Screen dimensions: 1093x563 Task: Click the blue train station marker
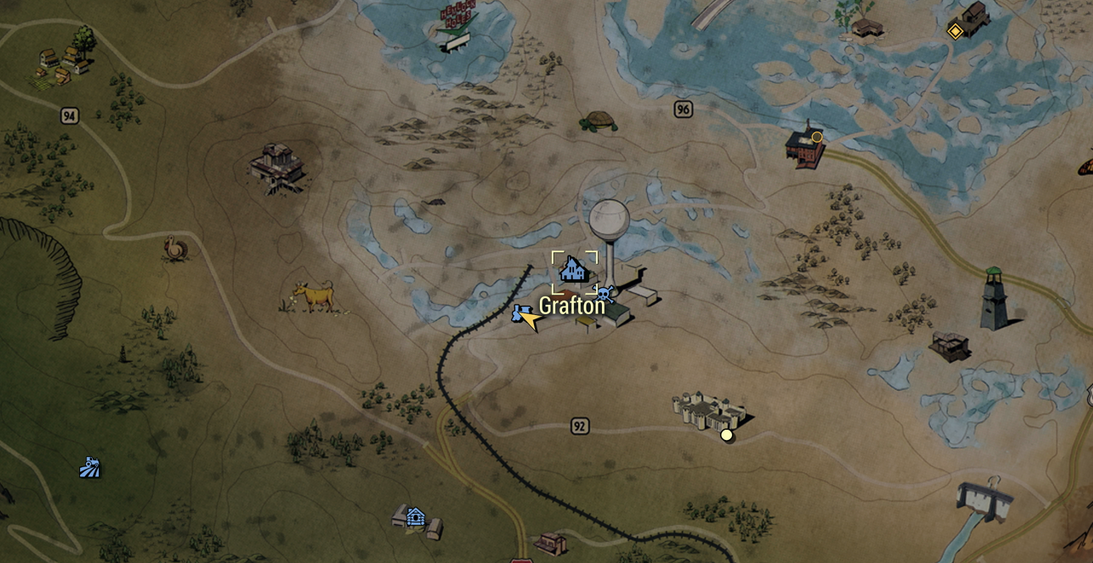(518, 314)
